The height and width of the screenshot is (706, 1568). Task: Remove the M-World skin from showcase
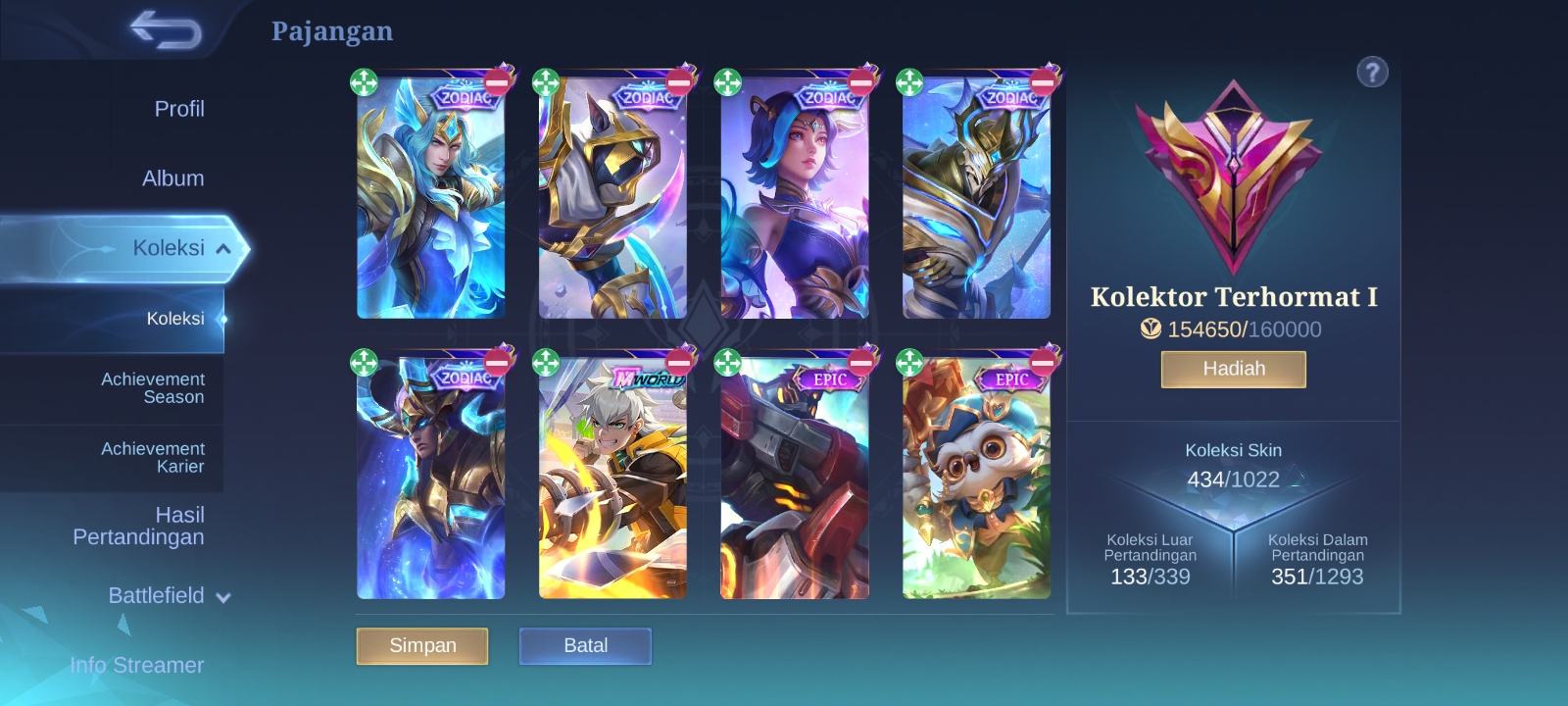[679, 362]
